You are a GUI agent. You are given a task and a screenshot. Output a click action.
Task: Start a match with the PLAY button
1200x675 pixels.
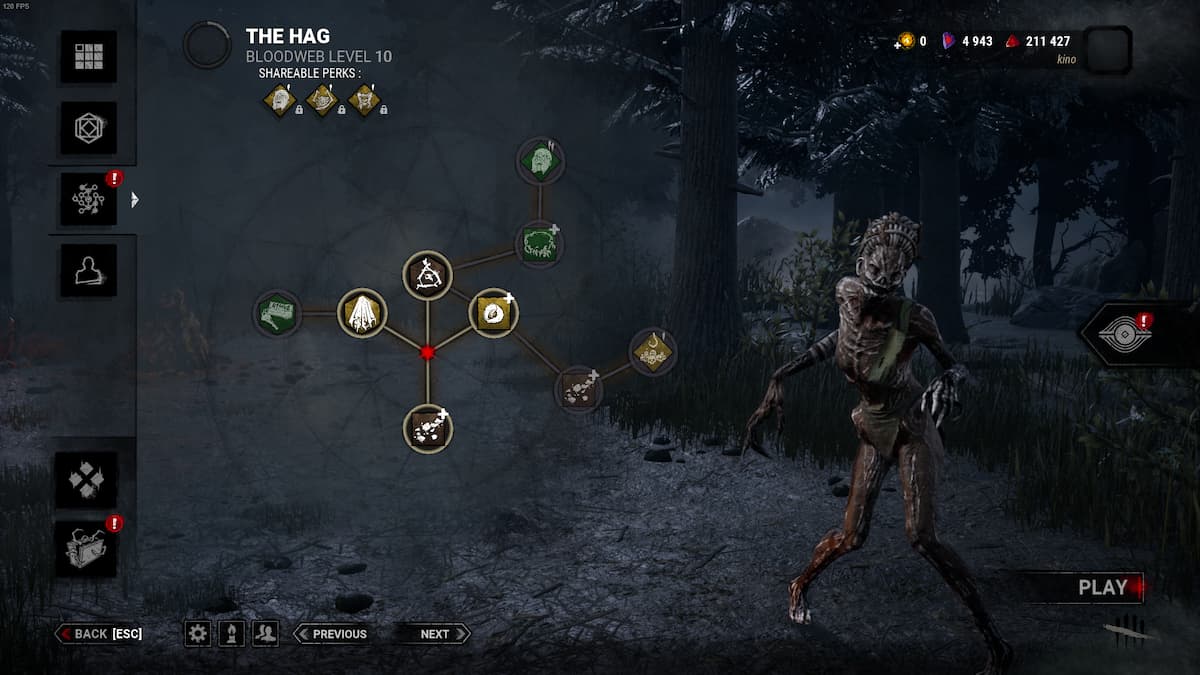[x=1102, y=588]
